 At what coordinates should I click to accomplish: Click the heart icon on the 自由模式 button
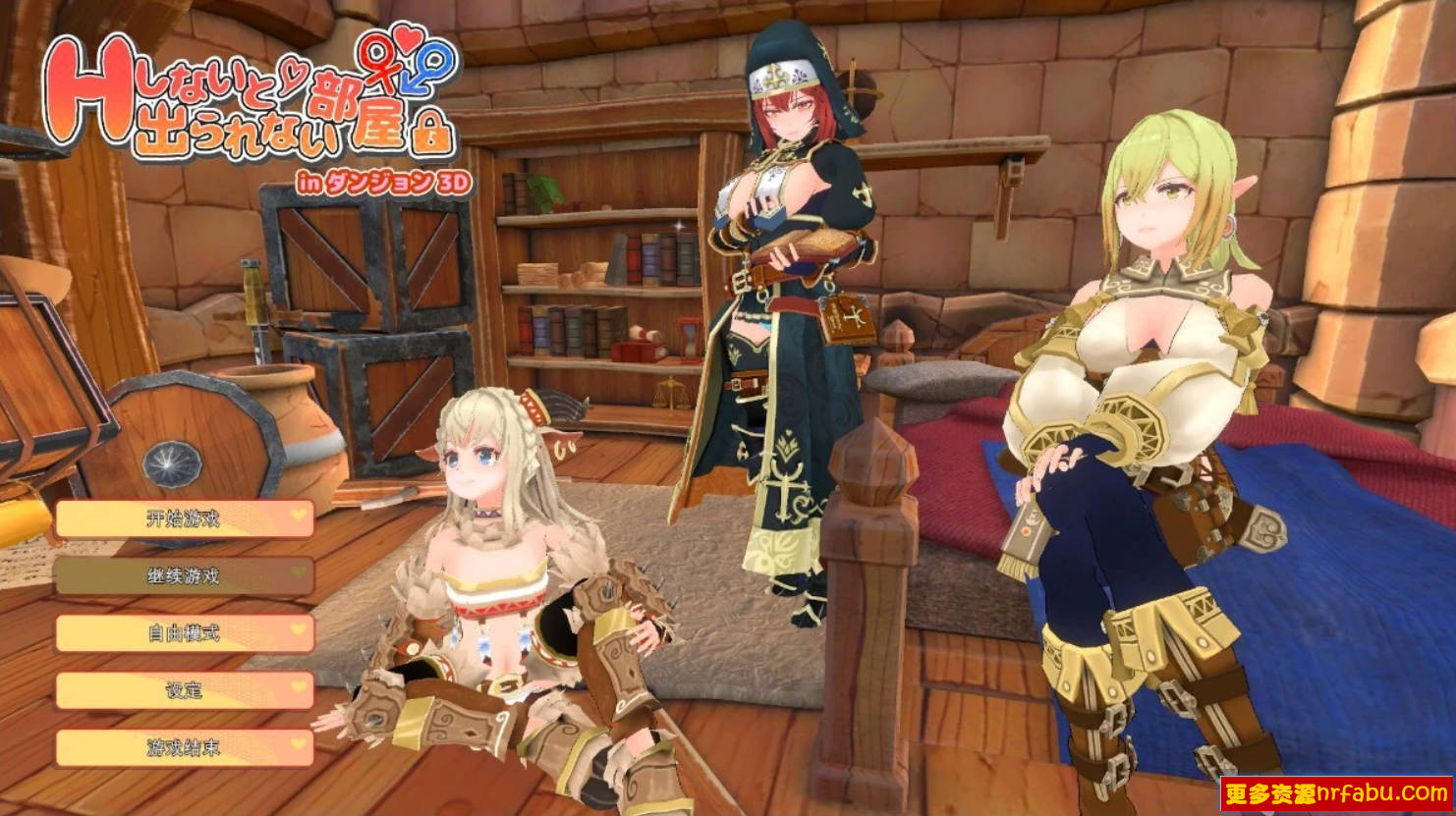pyautogui.click(x=296, y=629)
